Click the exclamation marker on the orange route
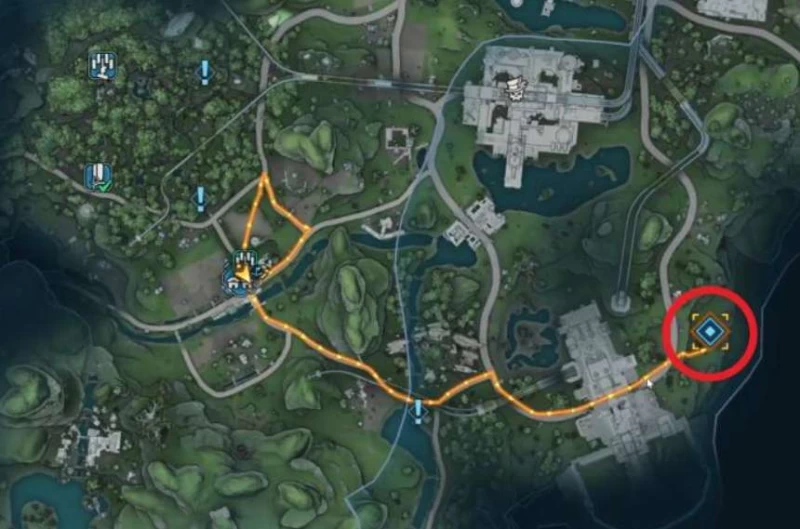The height and width of the screenshot is (529, 800). (418, 409)
